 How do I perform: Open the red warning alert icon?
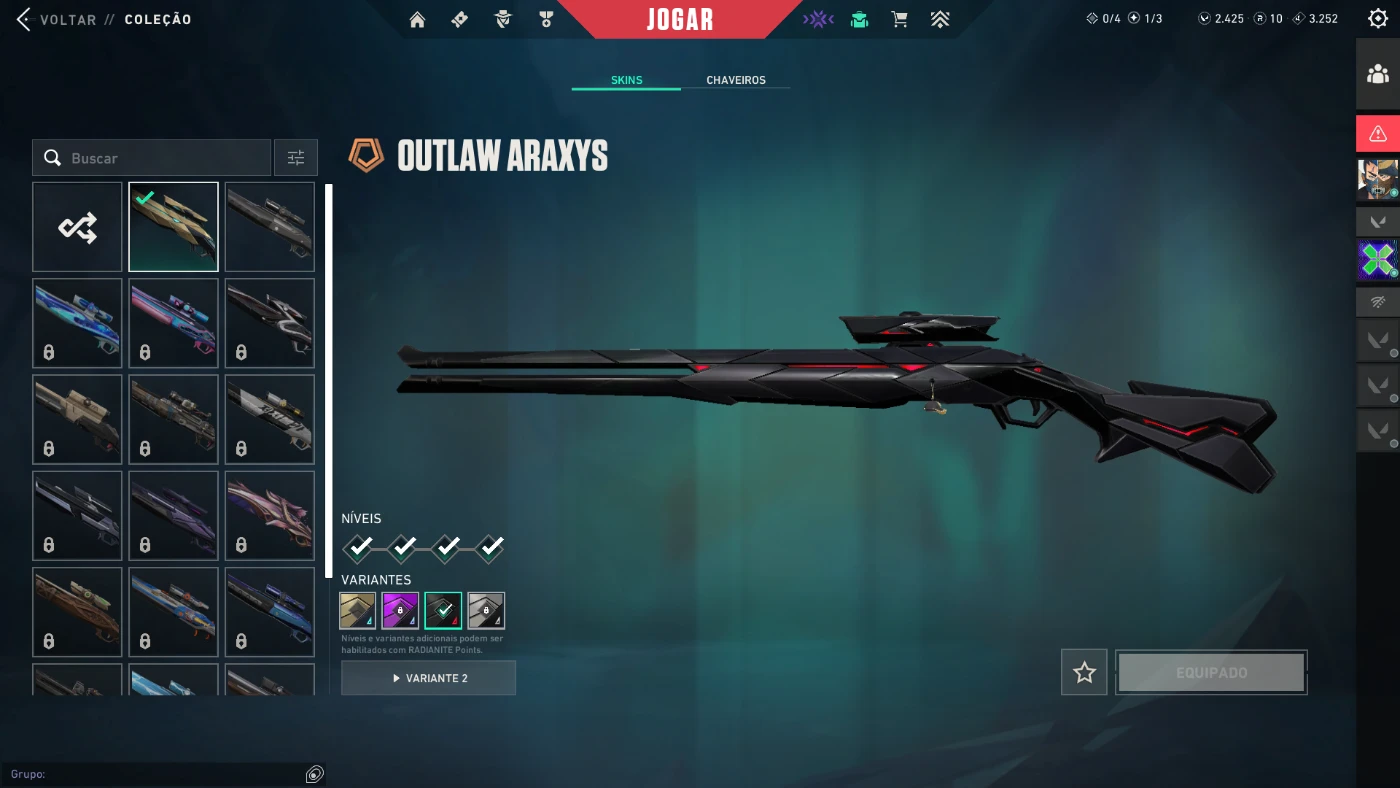pyautogui.click(x=1377, y=133)
